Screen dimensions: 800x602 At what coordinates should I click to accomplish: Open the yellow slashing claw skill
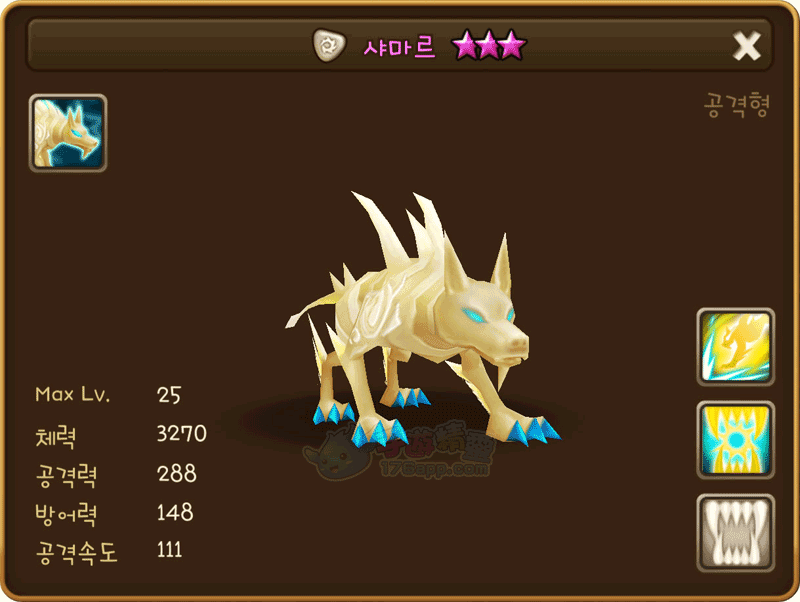click(735, 347)
